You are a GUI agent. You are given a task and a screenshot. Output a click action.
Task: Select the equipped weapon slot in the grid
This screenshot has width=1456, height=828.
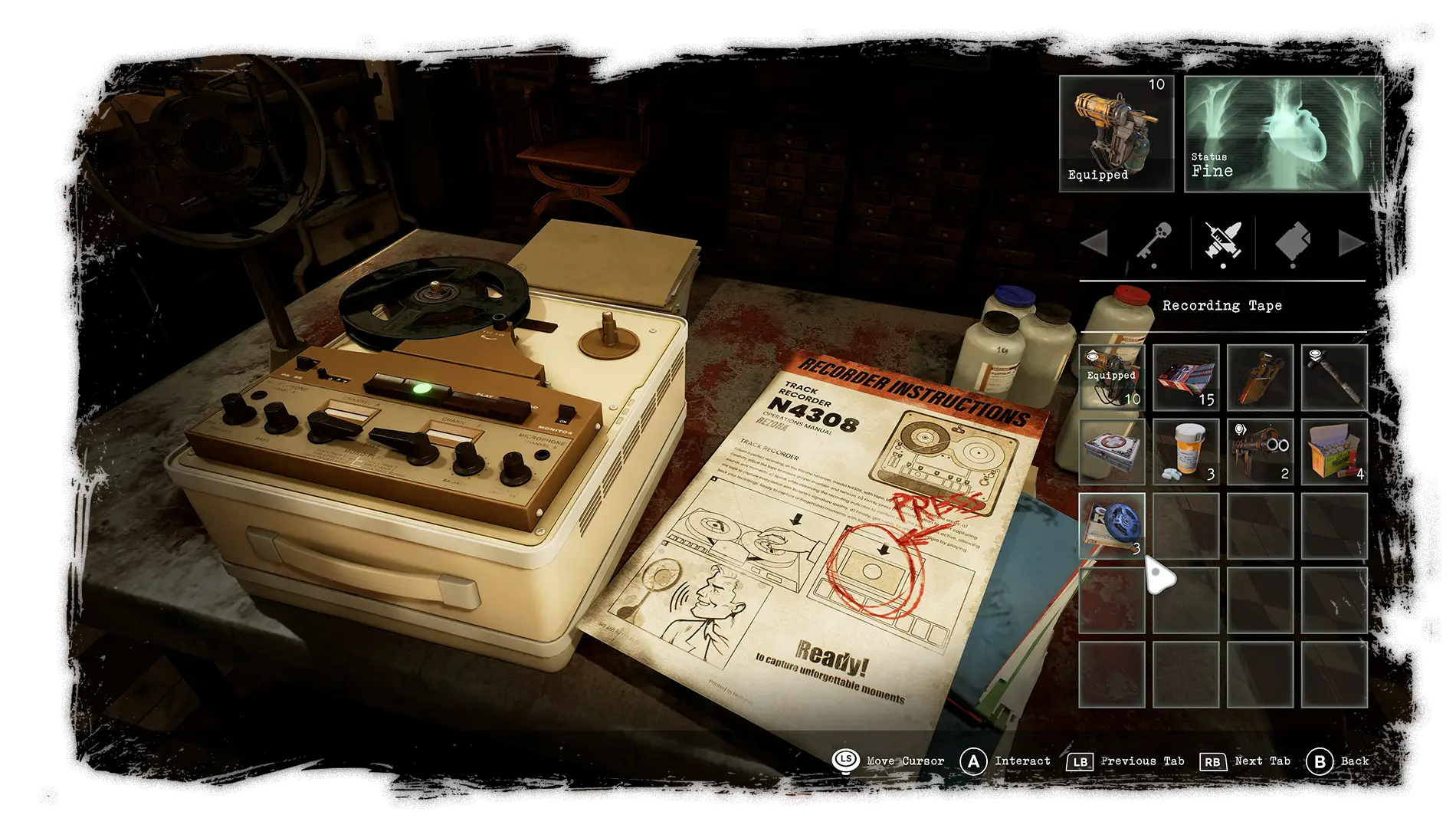(1111, 377)
